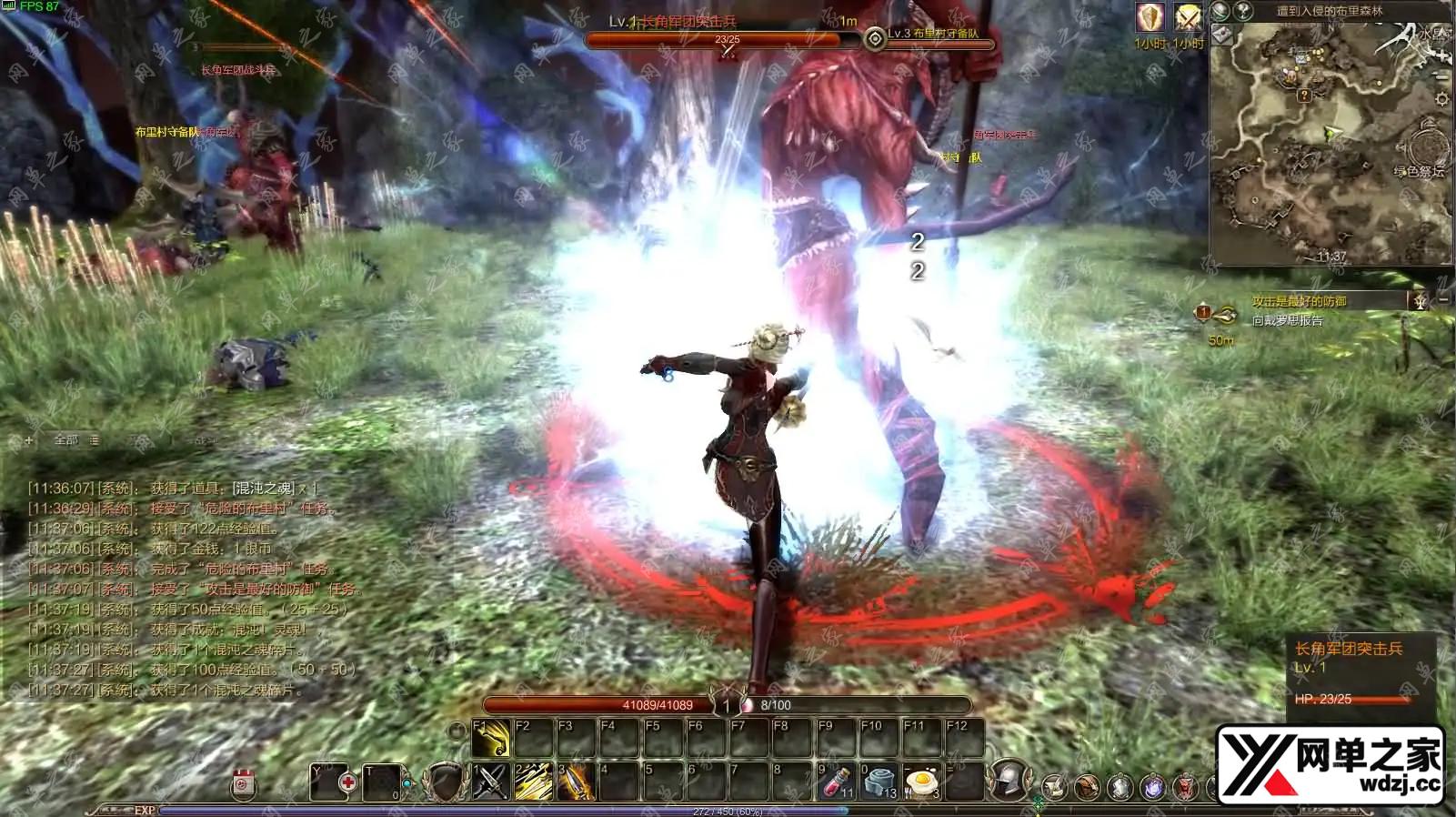This screenshot has height=817, width=1456.
Task: Click the question mark marker on minimap
Action: click(1304, 95)
